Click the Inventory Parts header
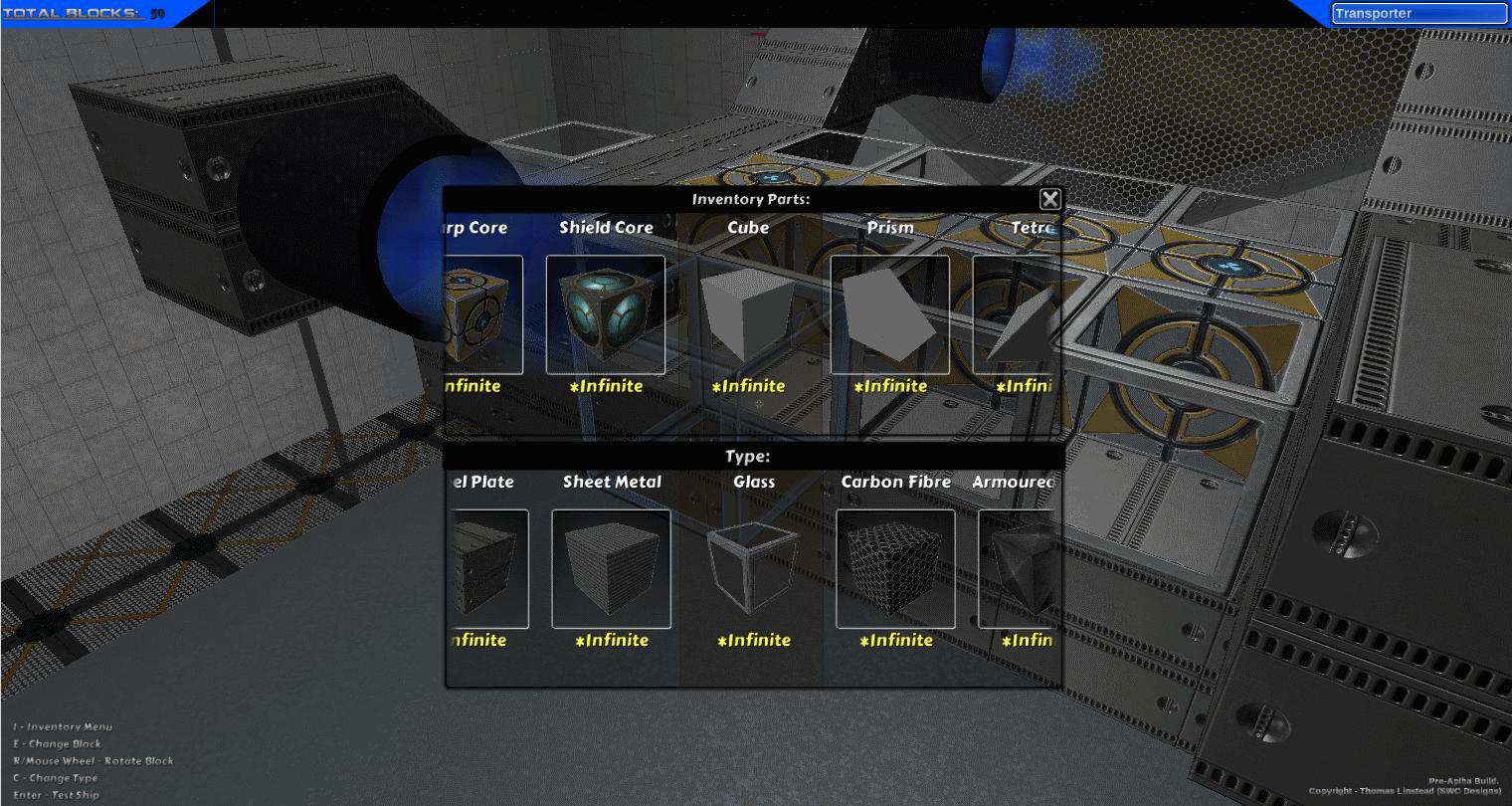Screen dimensions: 1512x806 [752, 199]
